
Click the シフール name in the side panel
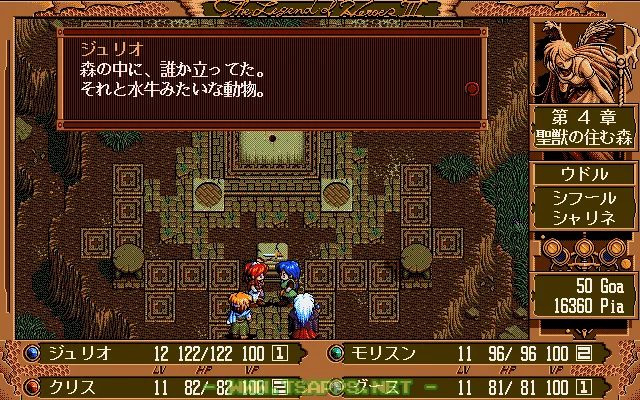pos(584,199)
